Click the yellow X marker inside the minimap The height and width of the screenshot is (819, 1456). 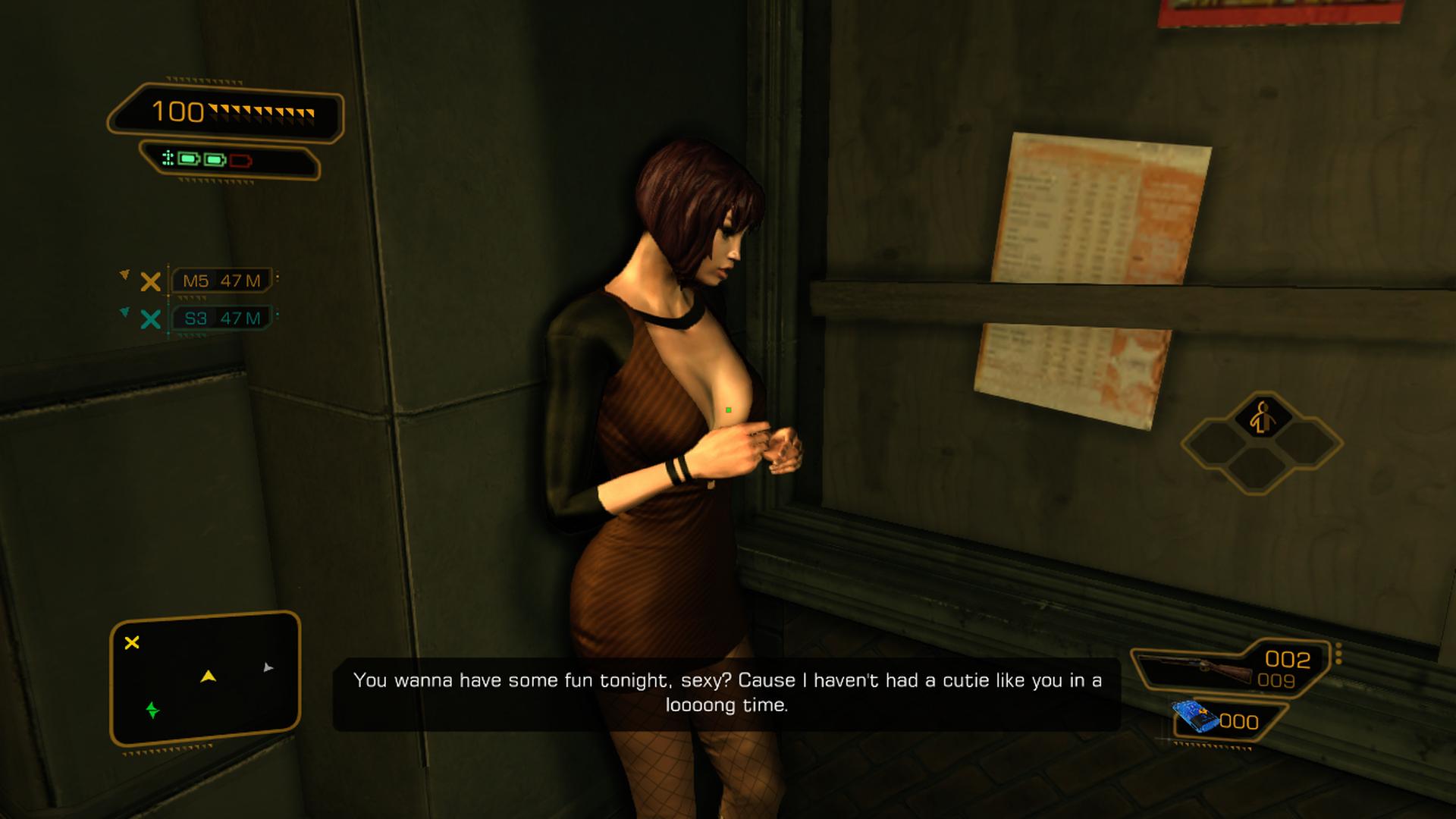click(133, 642)
